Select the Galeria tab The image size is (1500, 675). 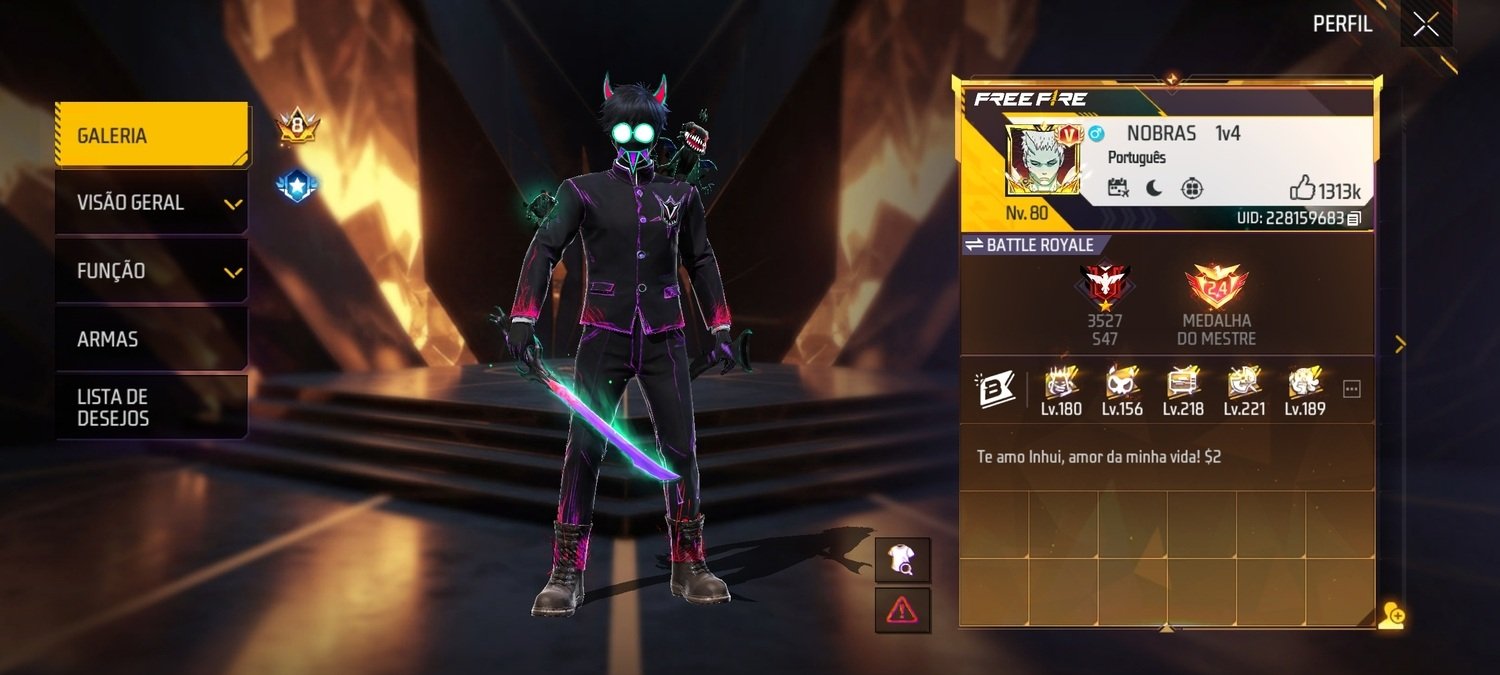click(152, 135)
